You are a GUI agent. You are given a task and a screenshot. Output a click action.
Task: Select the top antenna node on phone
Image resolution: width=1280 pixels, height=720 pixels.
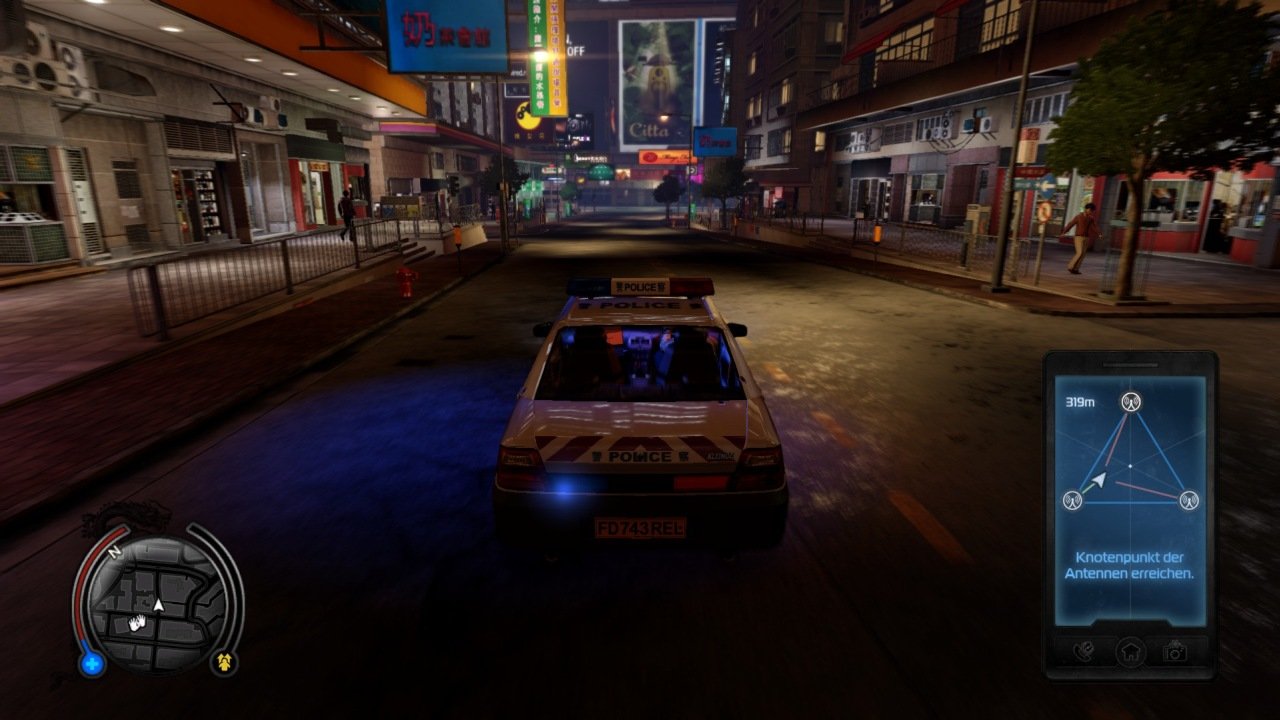1130,403
